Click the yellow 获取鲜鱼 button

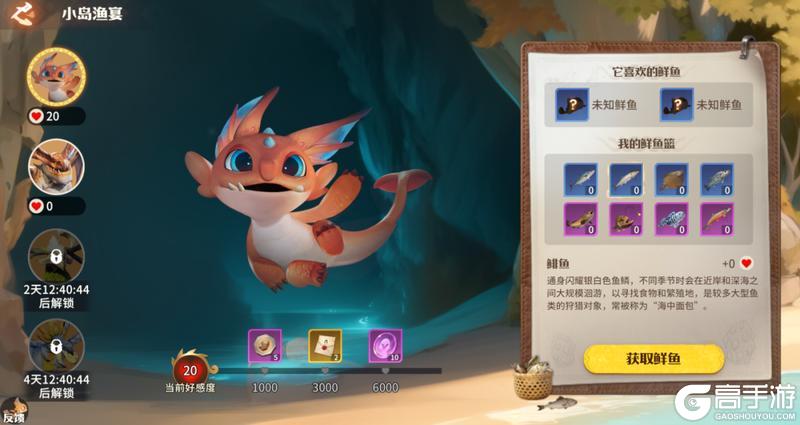(653, 358)
